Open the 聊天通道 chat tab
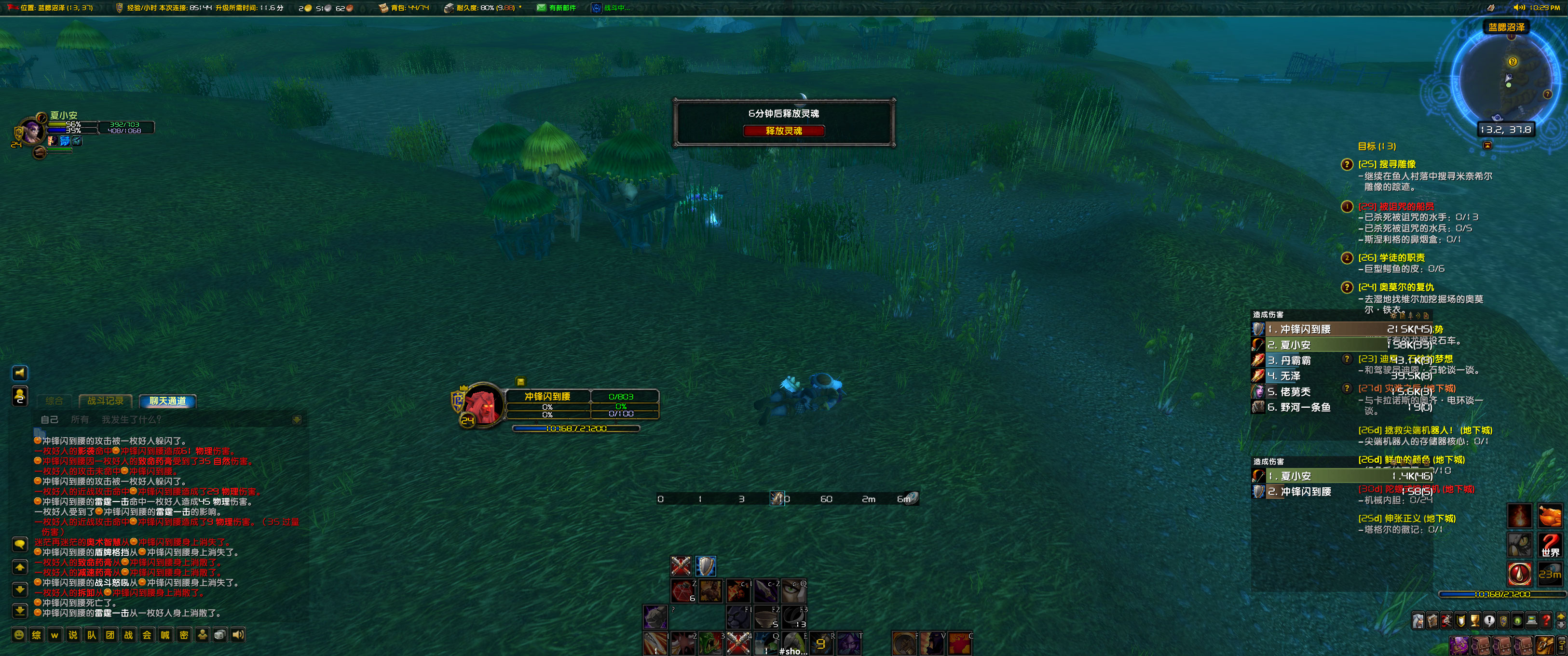The width and height of the screenshot is (1568, 656). 168,401
